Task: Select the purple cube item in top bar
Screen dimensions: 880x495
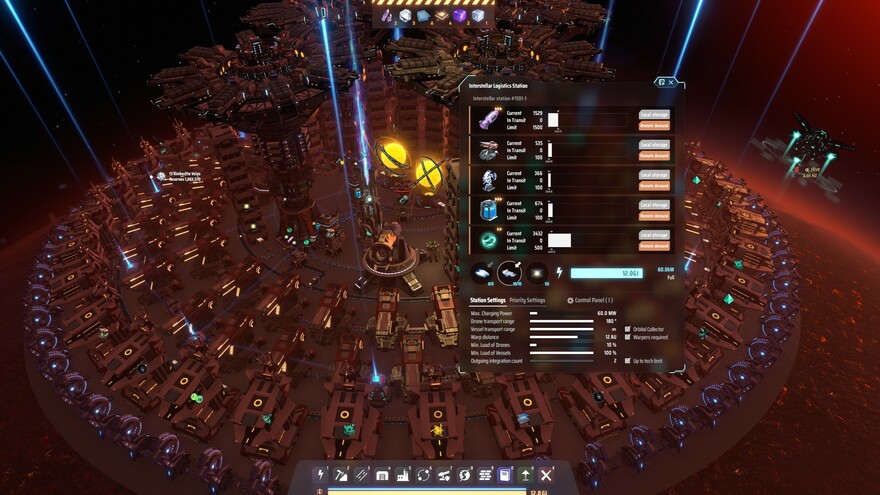Action: point(459,16)
